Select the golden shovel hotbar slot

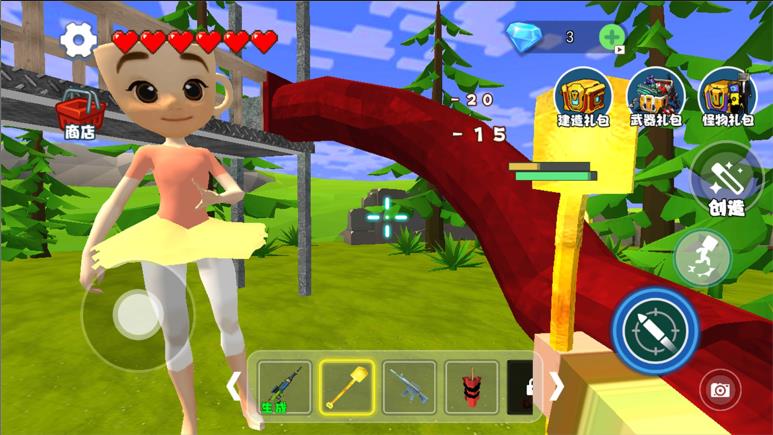[x=347, y=387]
